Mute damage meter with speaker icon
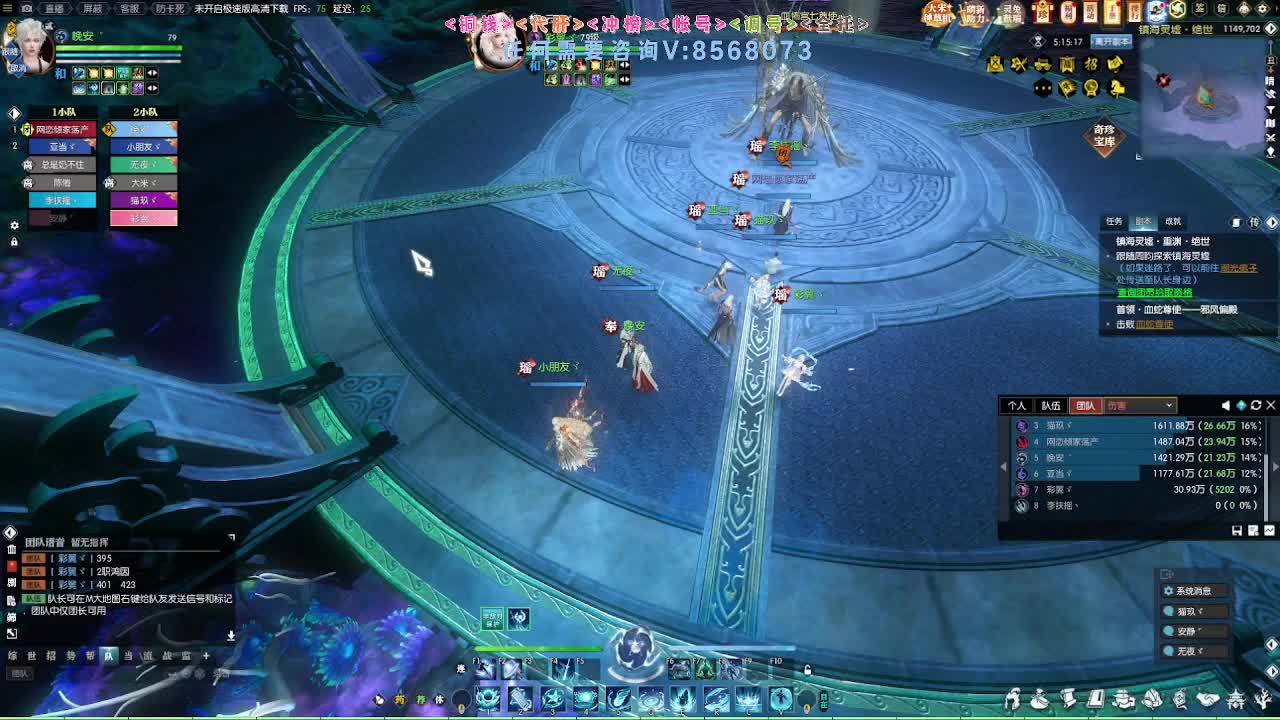Screen dimensions: 1280x720 coord(1225,405)
